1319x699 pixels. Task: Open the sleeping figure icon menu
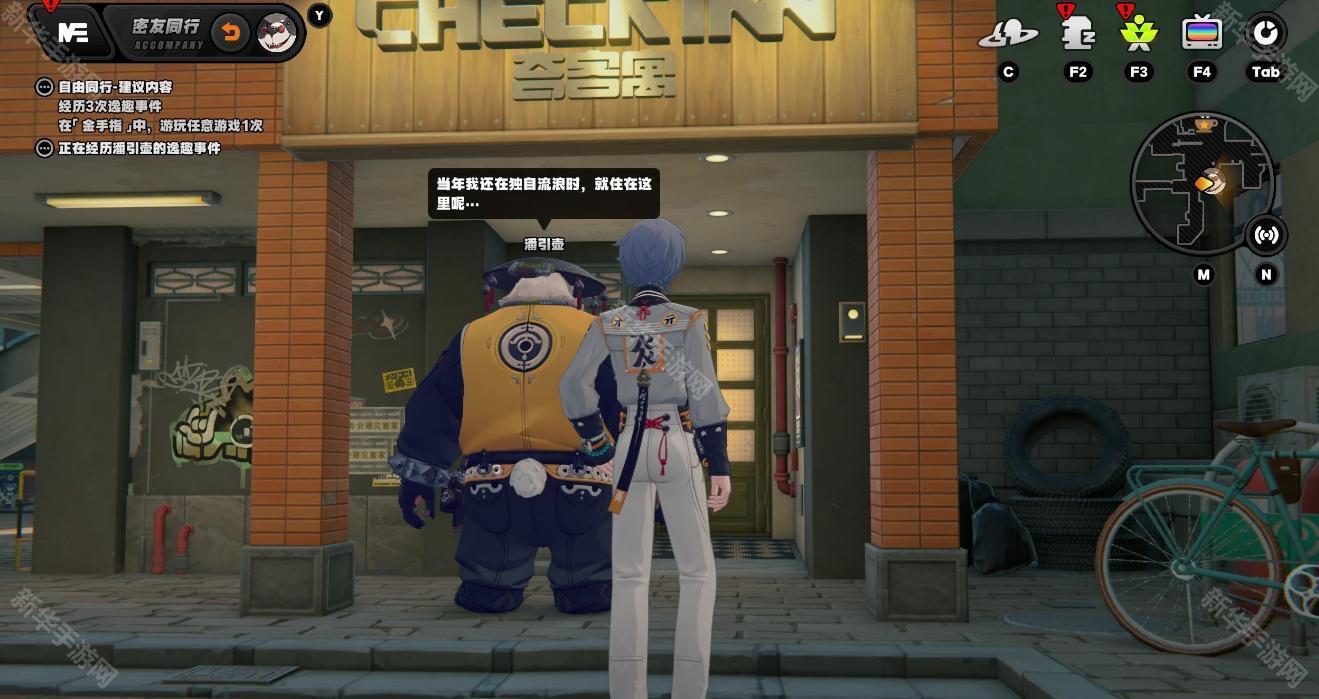(x=1077, y=34)
